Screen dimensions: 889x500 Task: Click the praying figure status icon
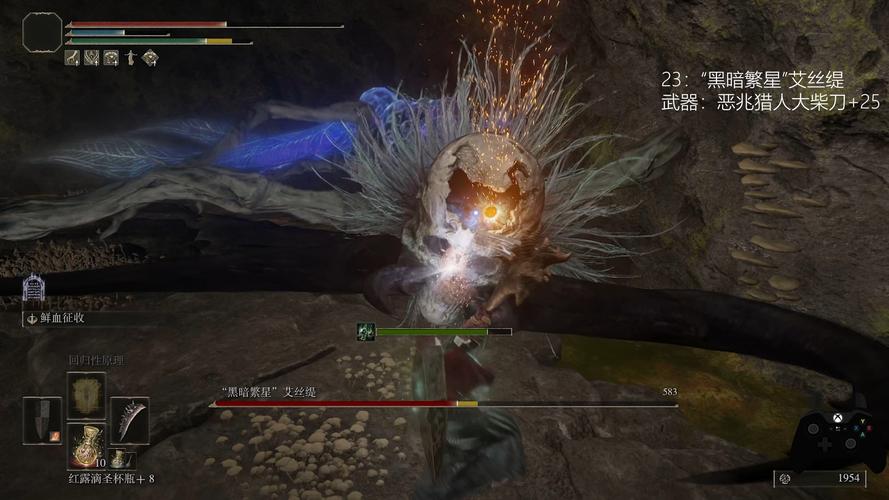pyautogui.click(x=130, y=58)
